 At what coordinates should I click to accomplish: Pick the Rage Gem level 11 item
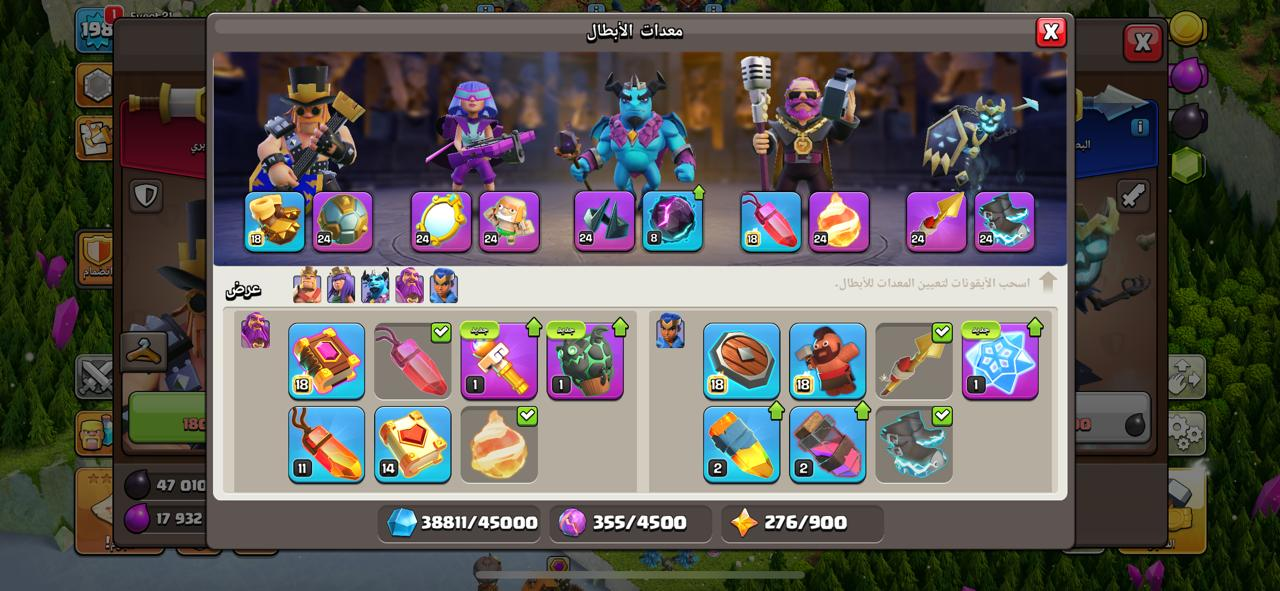(326, 444)
